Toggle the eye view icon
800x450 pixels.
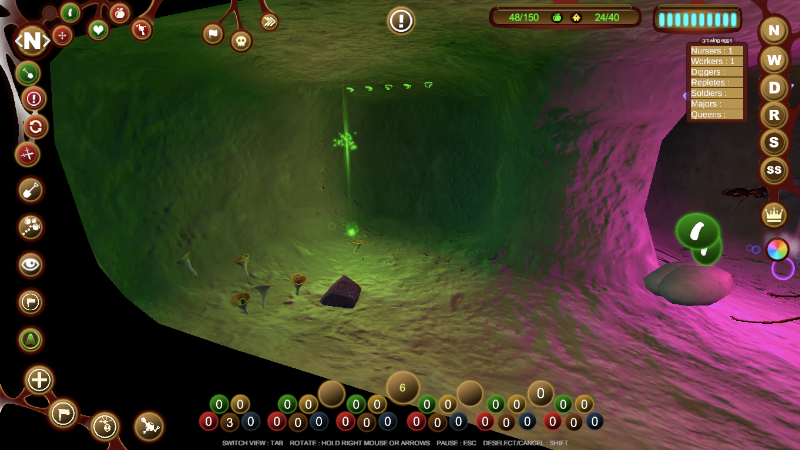point(31,264)
